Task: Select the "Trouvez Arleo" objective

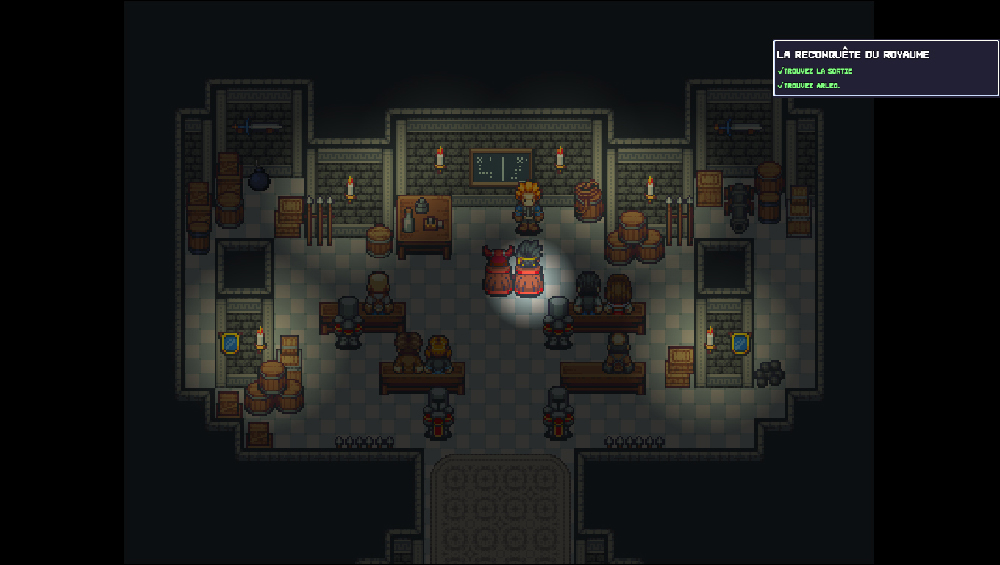Action: (811, 85)
